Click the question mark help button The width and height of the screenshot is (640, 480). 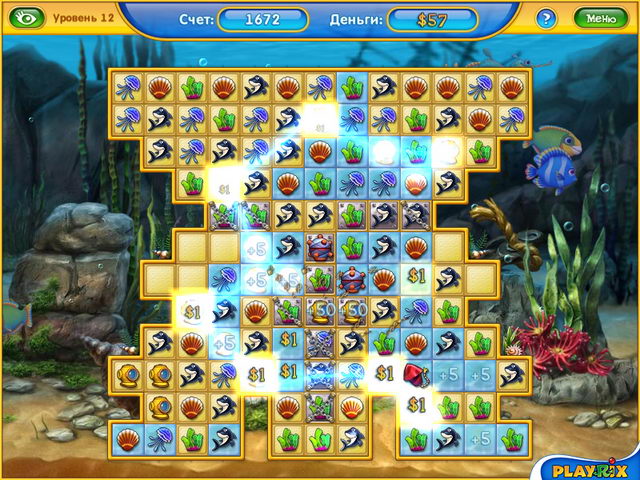(546, 18)
